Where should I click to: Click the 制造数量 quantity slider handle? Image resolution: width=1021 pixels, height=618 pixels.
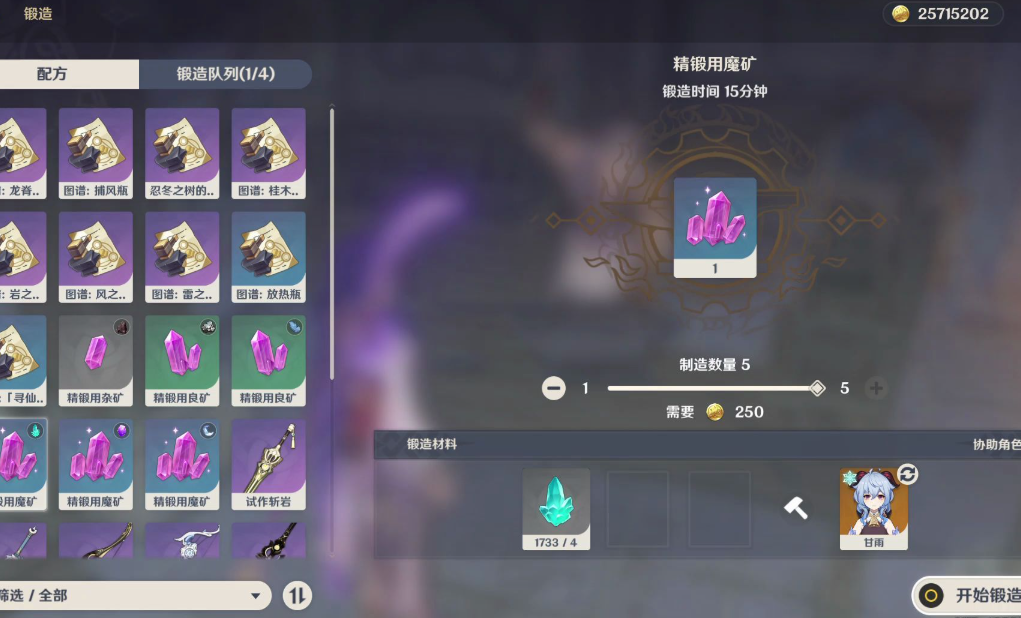[817, 388]
